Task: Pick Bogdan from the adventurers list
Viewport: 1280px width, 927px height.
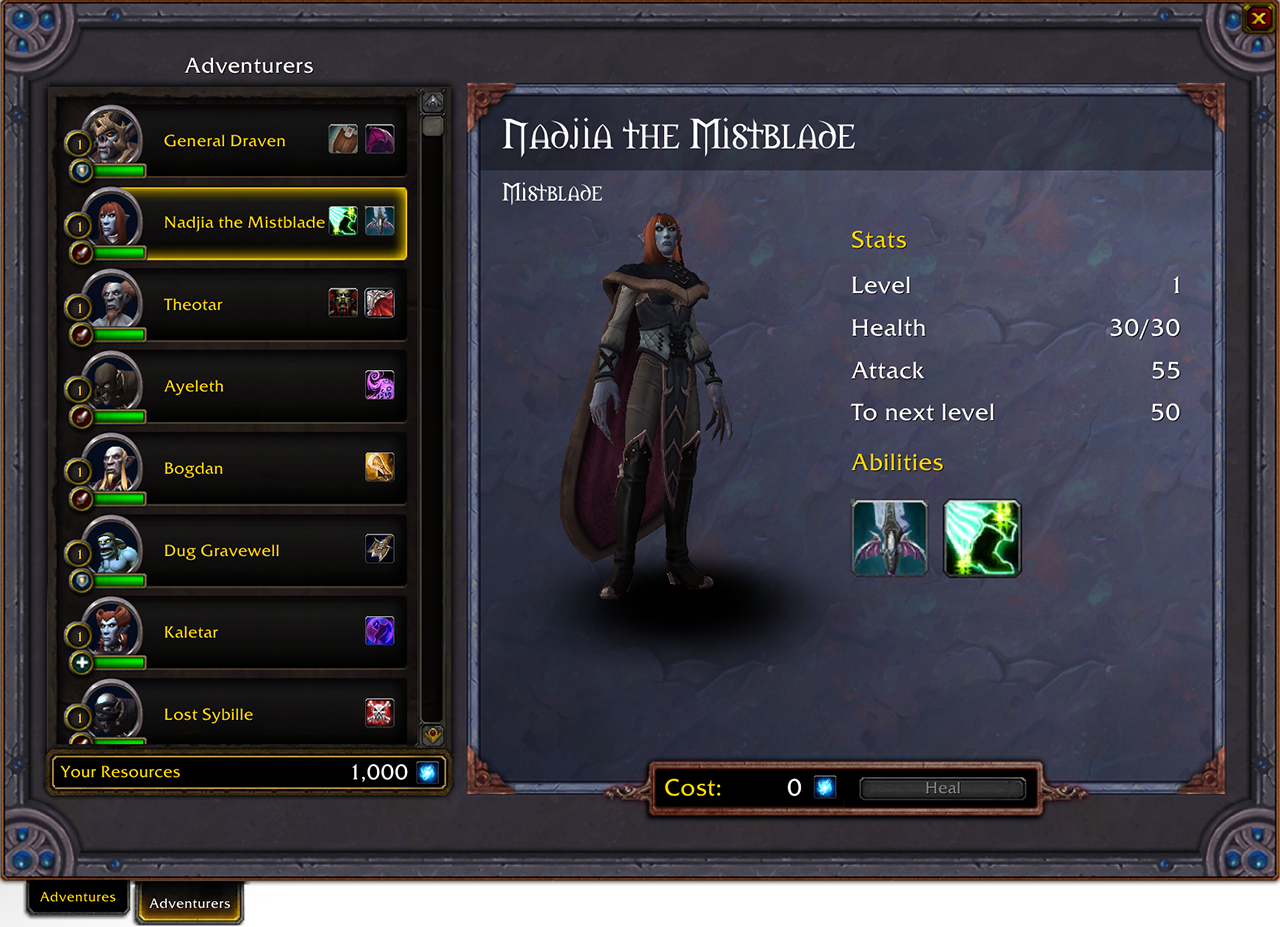Action: pos(193,469)
